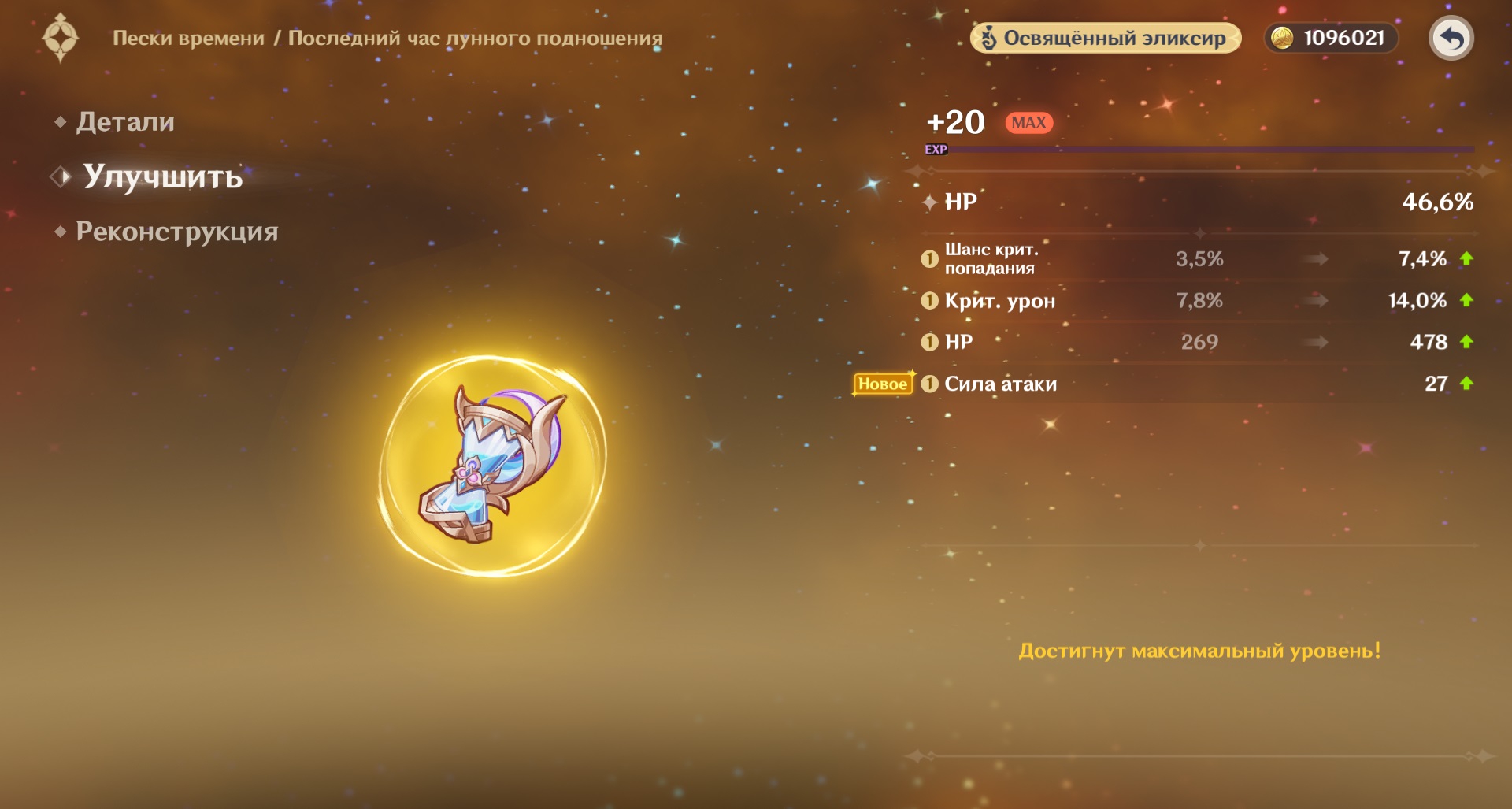
Task: Select the Улучшить tab
Action: tap(162, 176)
